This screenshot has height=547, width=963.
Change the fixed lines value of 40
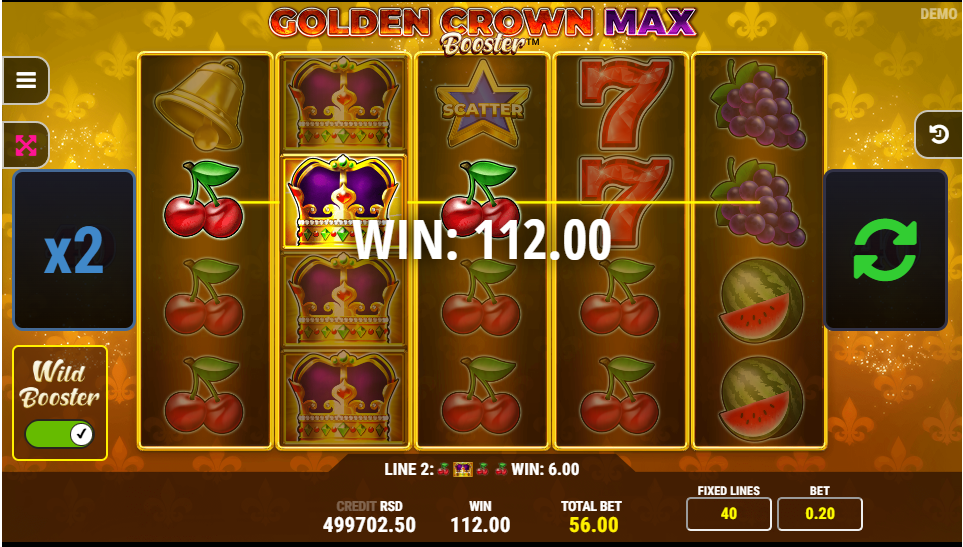(x=728, y=514)
